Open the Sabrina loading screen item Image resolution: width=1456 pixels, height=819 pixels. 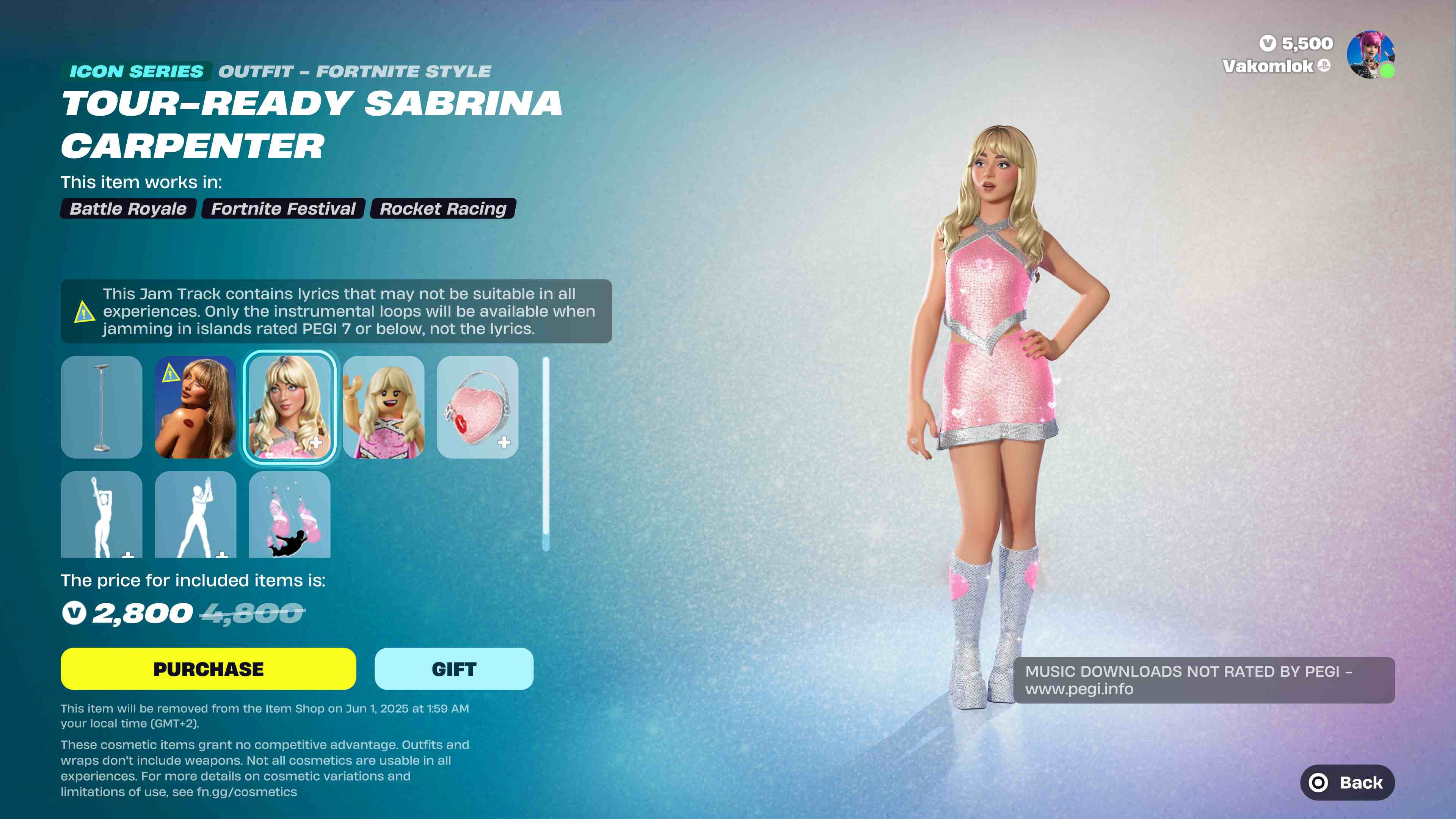(196, 408)
